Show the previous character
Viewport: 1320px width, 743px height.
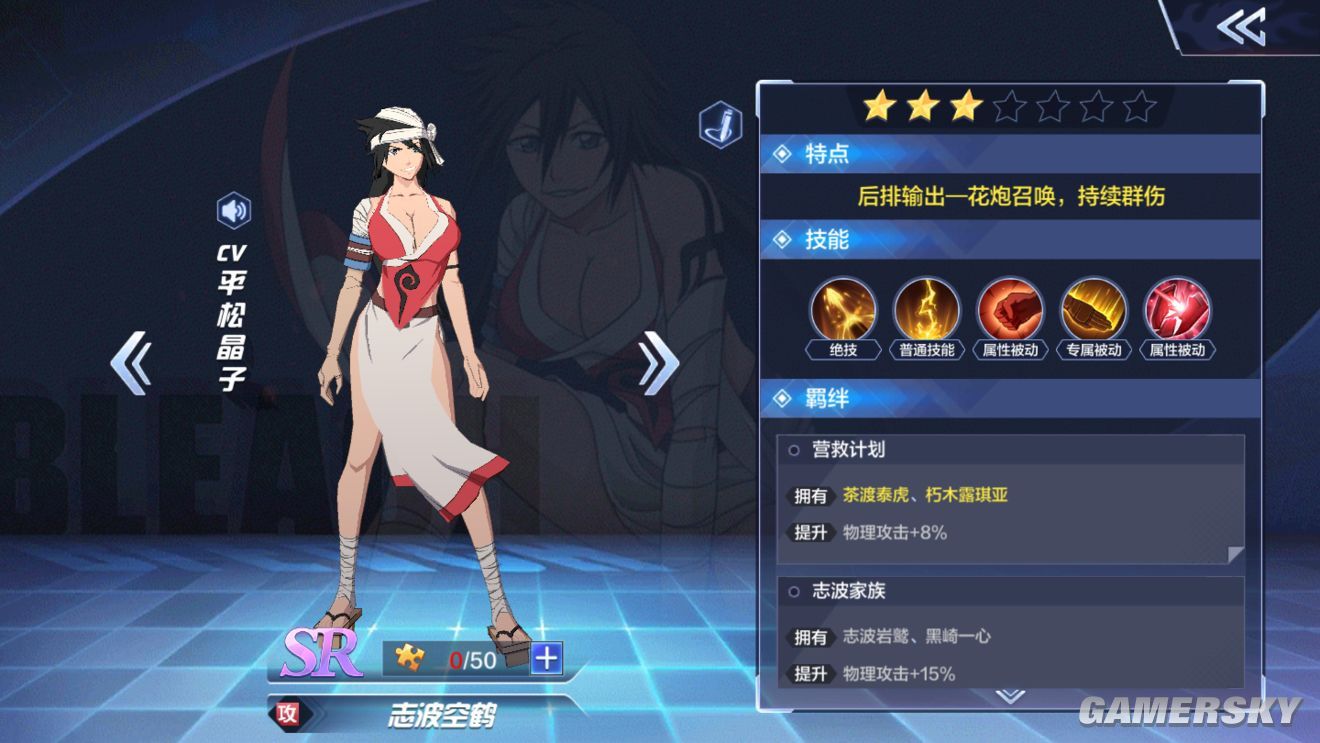click(131, 362)
